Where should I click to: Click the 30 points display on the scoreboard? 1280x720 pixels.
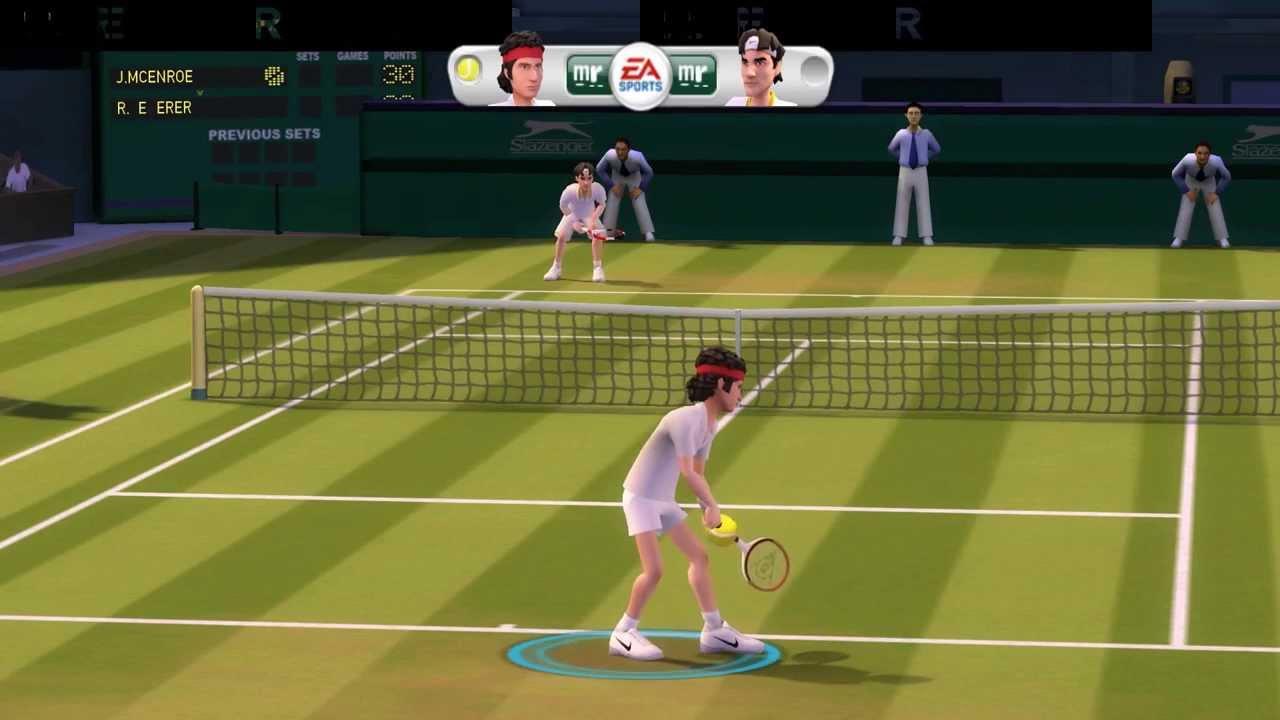pyautogui.click(x=399, y=75)
